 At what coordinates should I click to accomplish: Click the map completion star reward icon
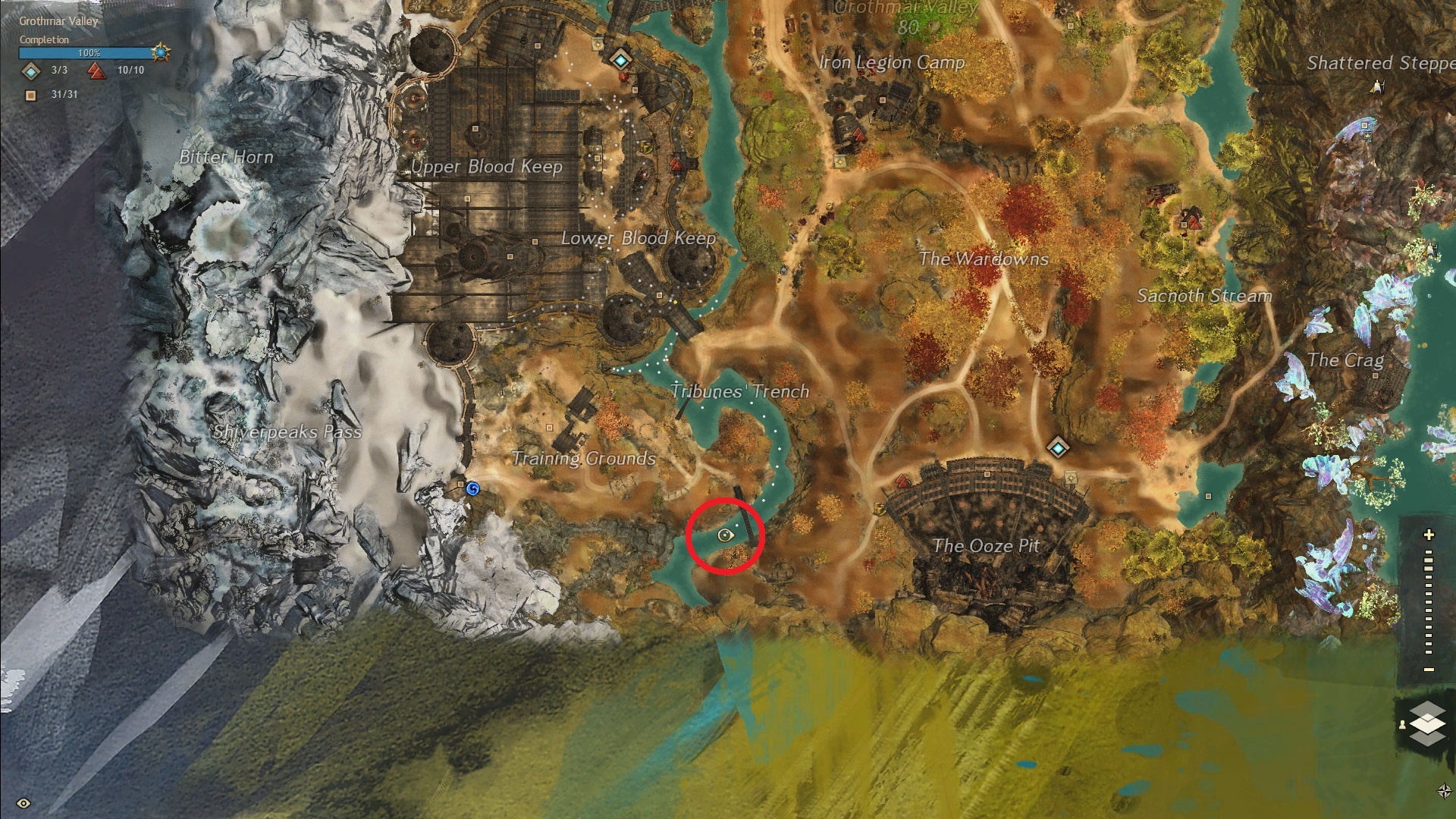[161, 53]
